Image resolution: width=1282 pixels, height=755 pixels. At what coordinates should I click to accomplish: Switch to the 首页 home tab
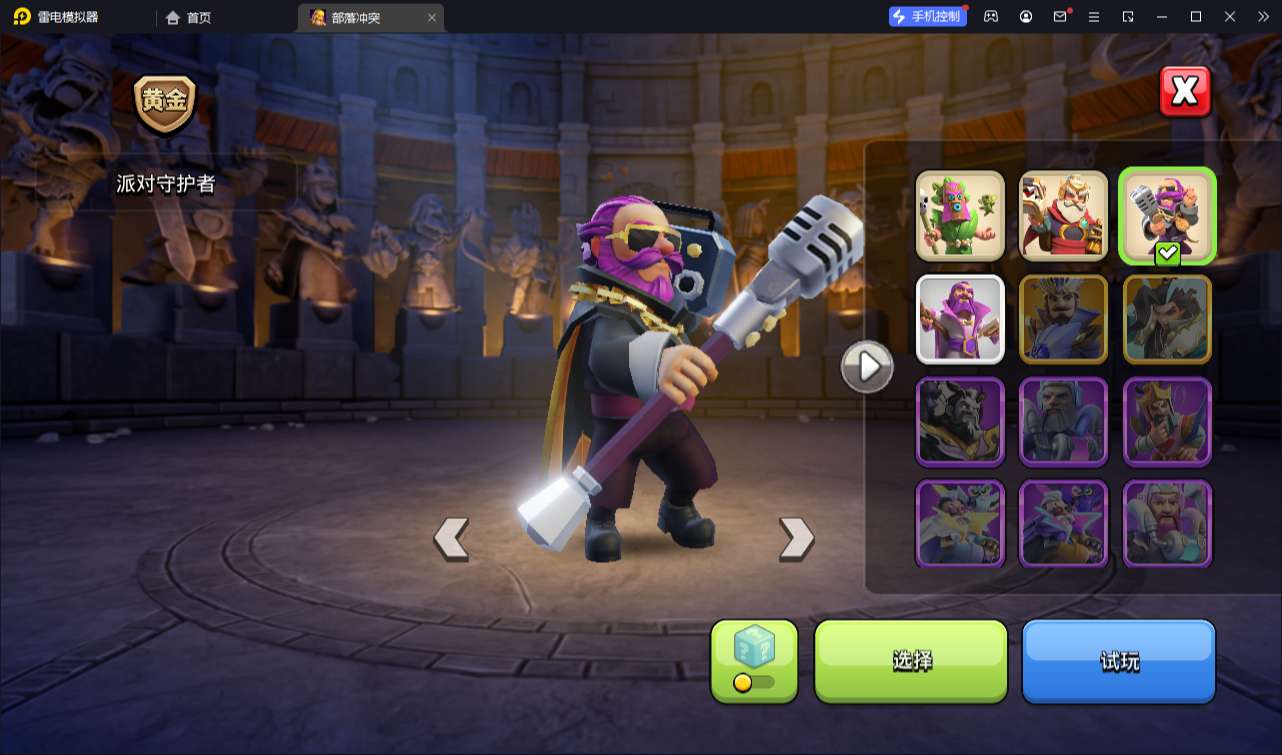188,17
